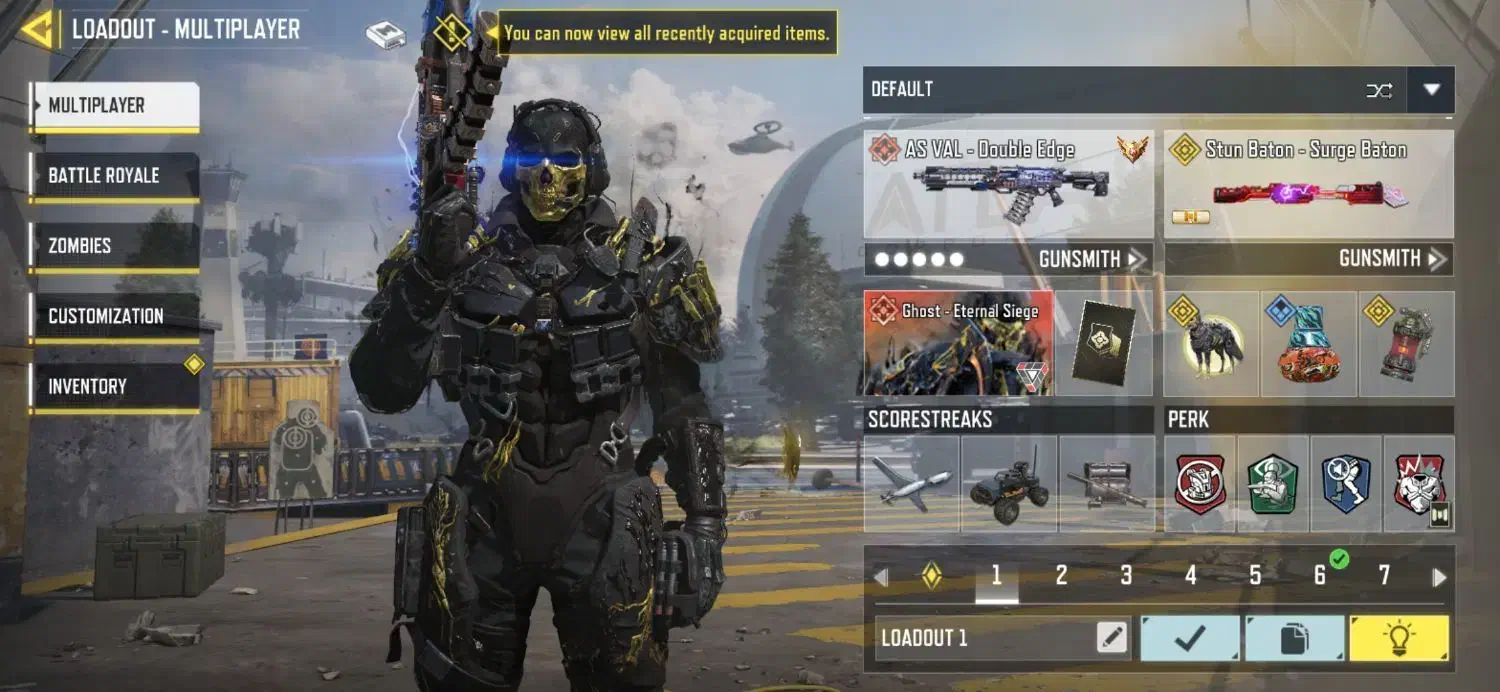This screenshot has width=1500, height=692.
Task: Click the shuffle icon beside Default
Action: tap(1379, 90)
